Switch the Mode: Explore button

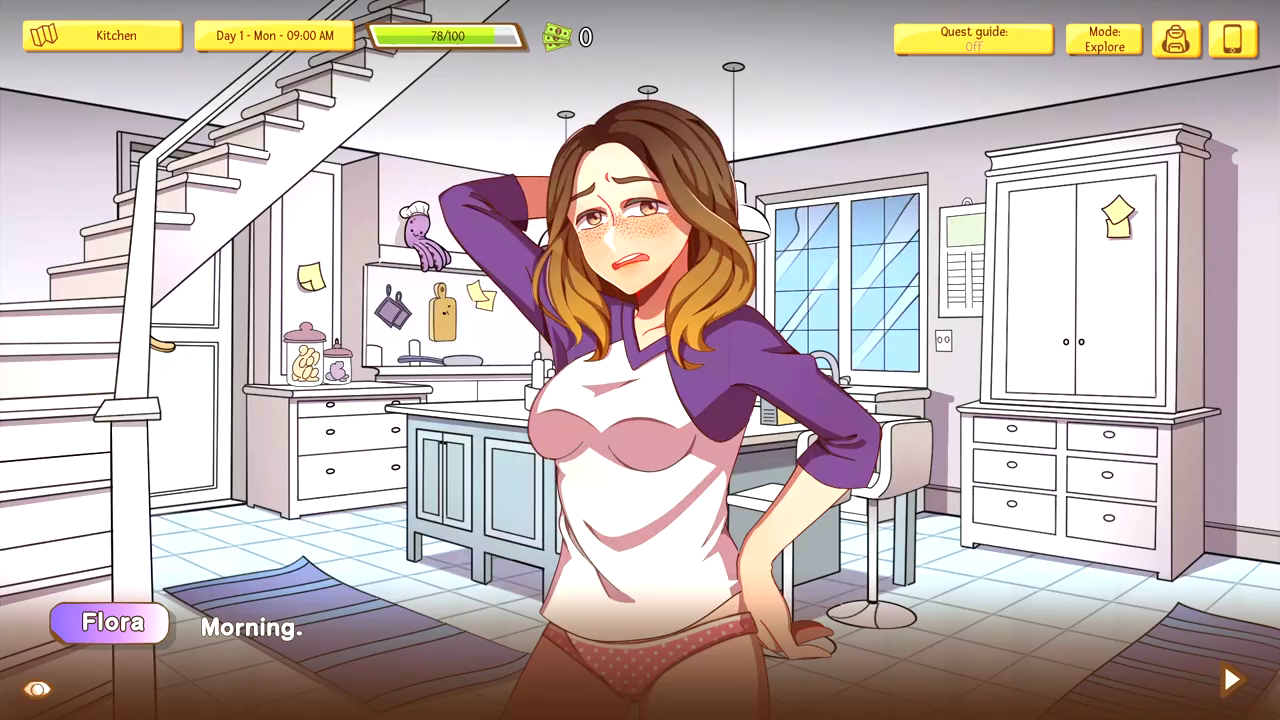(x=1104, y=39)
